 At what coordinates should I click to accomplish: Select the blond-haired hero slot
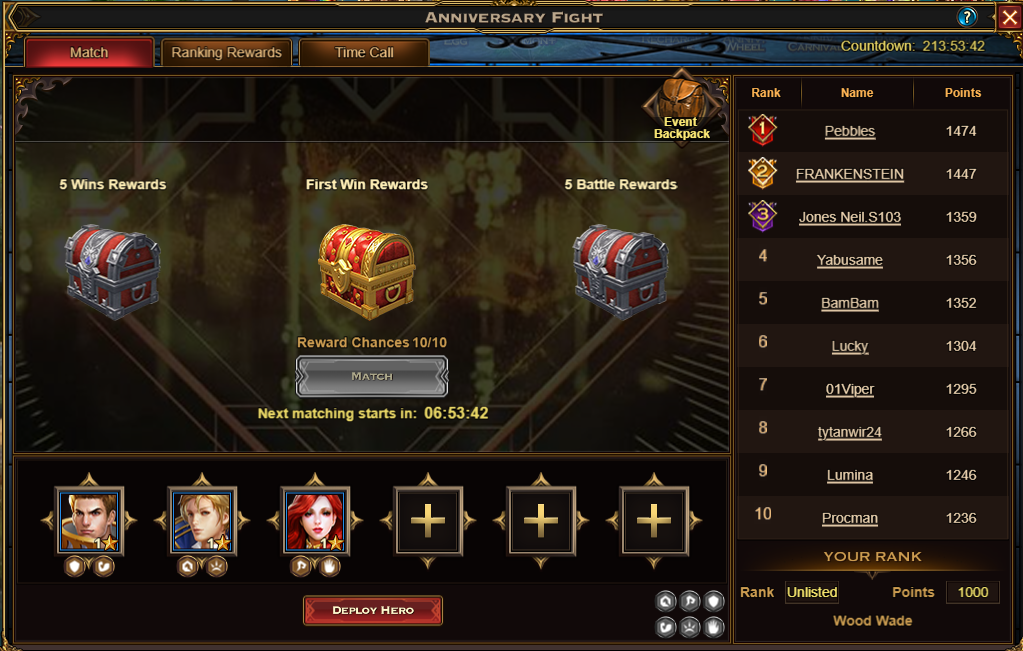coord(202,520)
